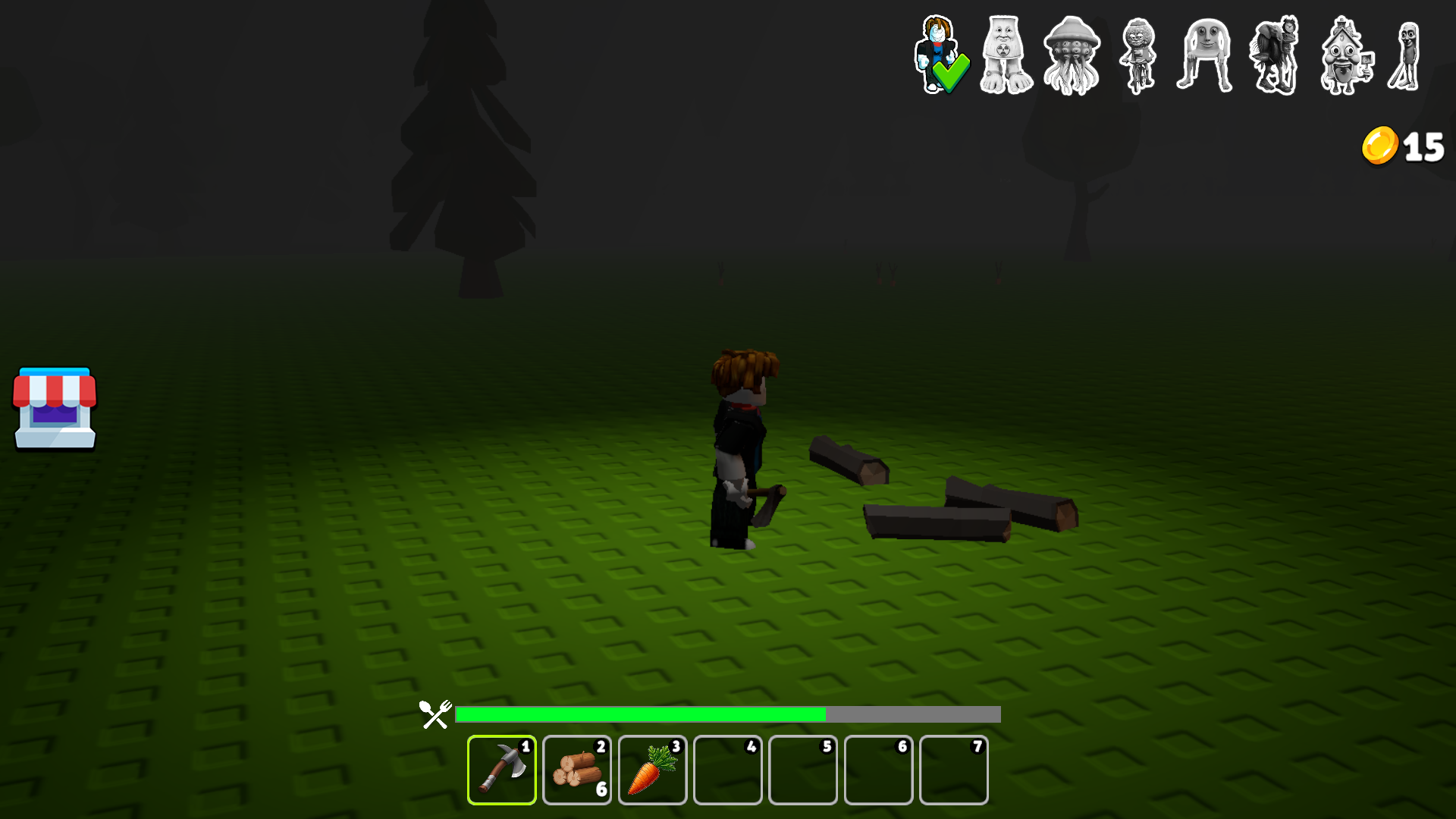This screenshot has width=1456, height=819.
Task: Select the axe in hotbar slot 1
Action: click(501, 770)
